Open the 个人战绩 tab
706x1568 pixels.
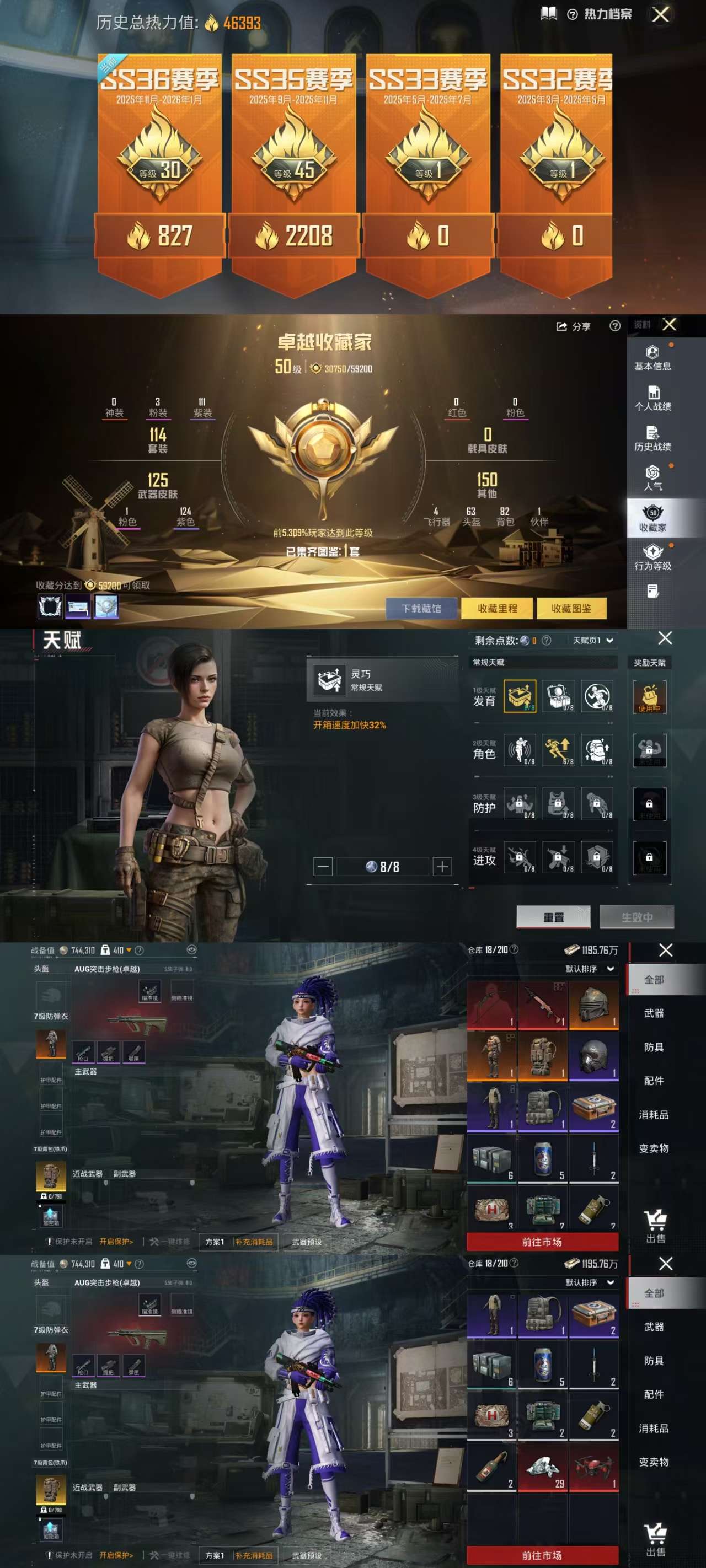coord(652,398)
